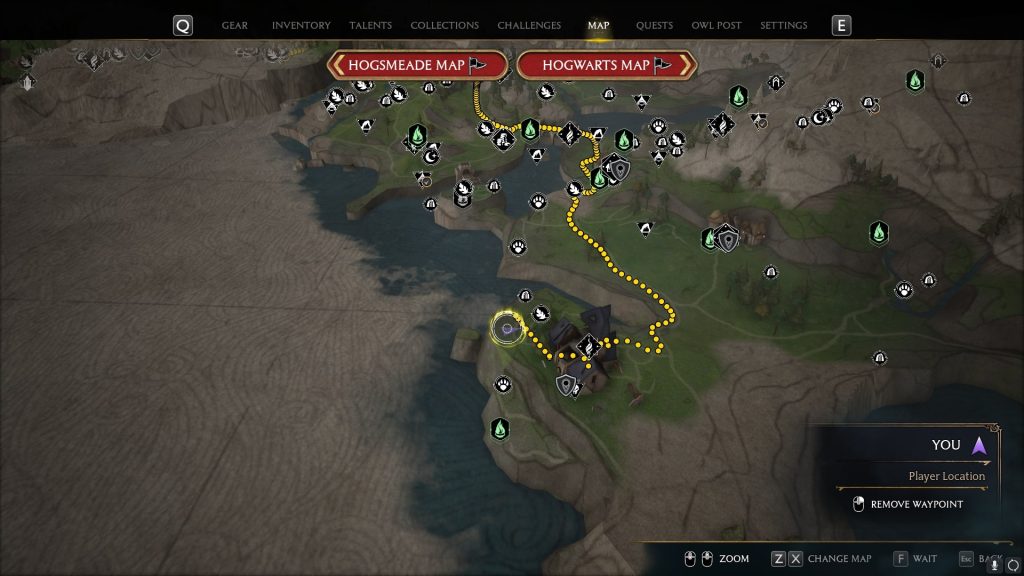
Task: Open the Talents tab
Action: tap(370, 25)
